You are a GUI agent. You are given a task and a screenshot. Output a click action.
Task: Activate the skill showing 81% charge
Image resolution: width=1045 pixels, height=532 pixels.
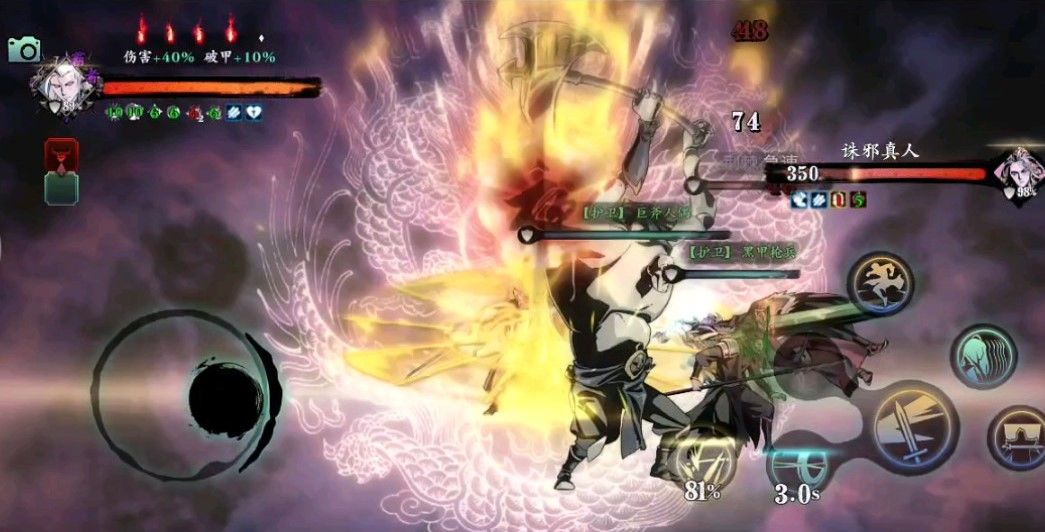[x=702, y=455]
